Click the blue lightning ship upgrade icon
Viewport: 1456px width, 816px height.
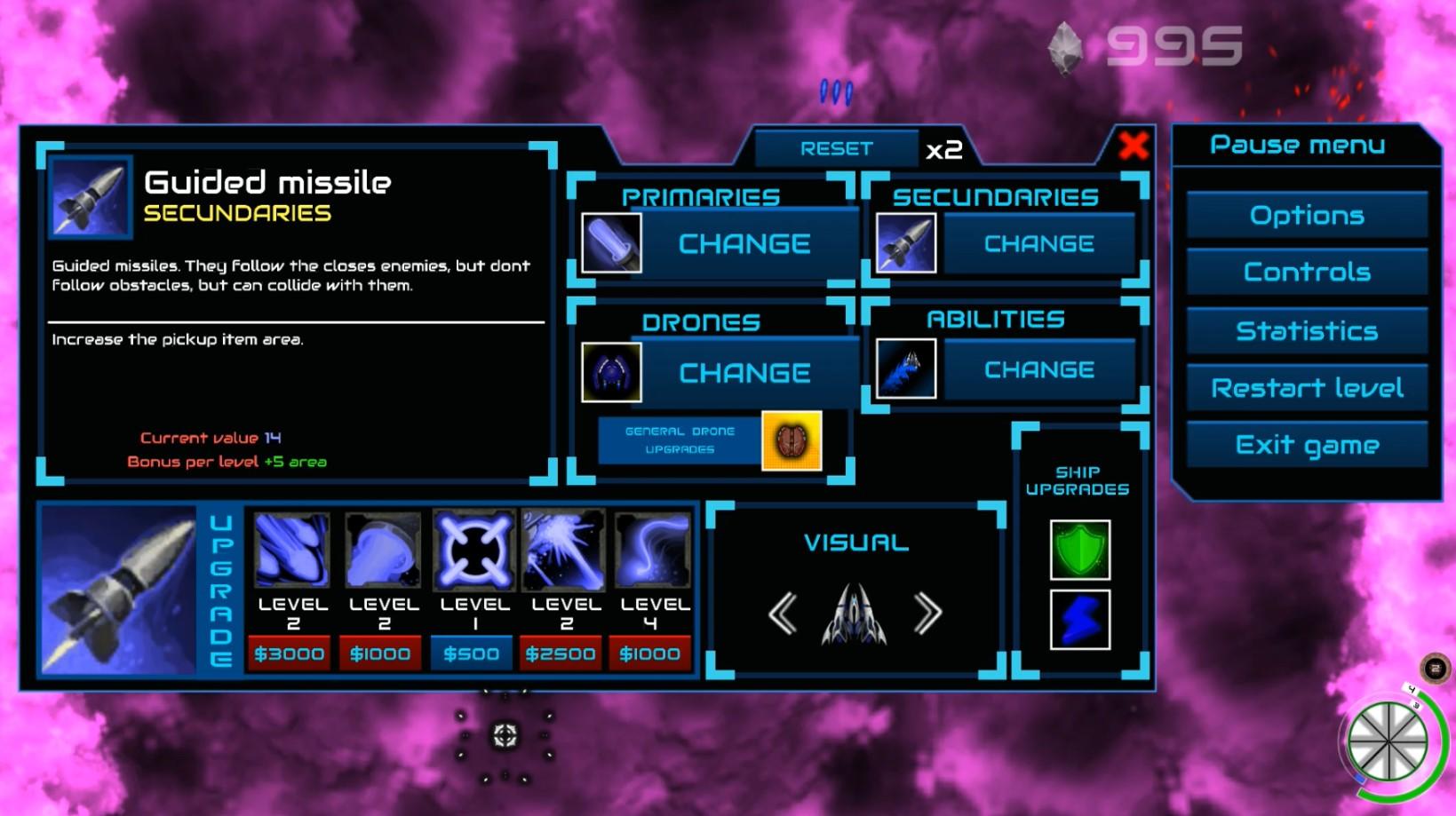(1080, 620)
